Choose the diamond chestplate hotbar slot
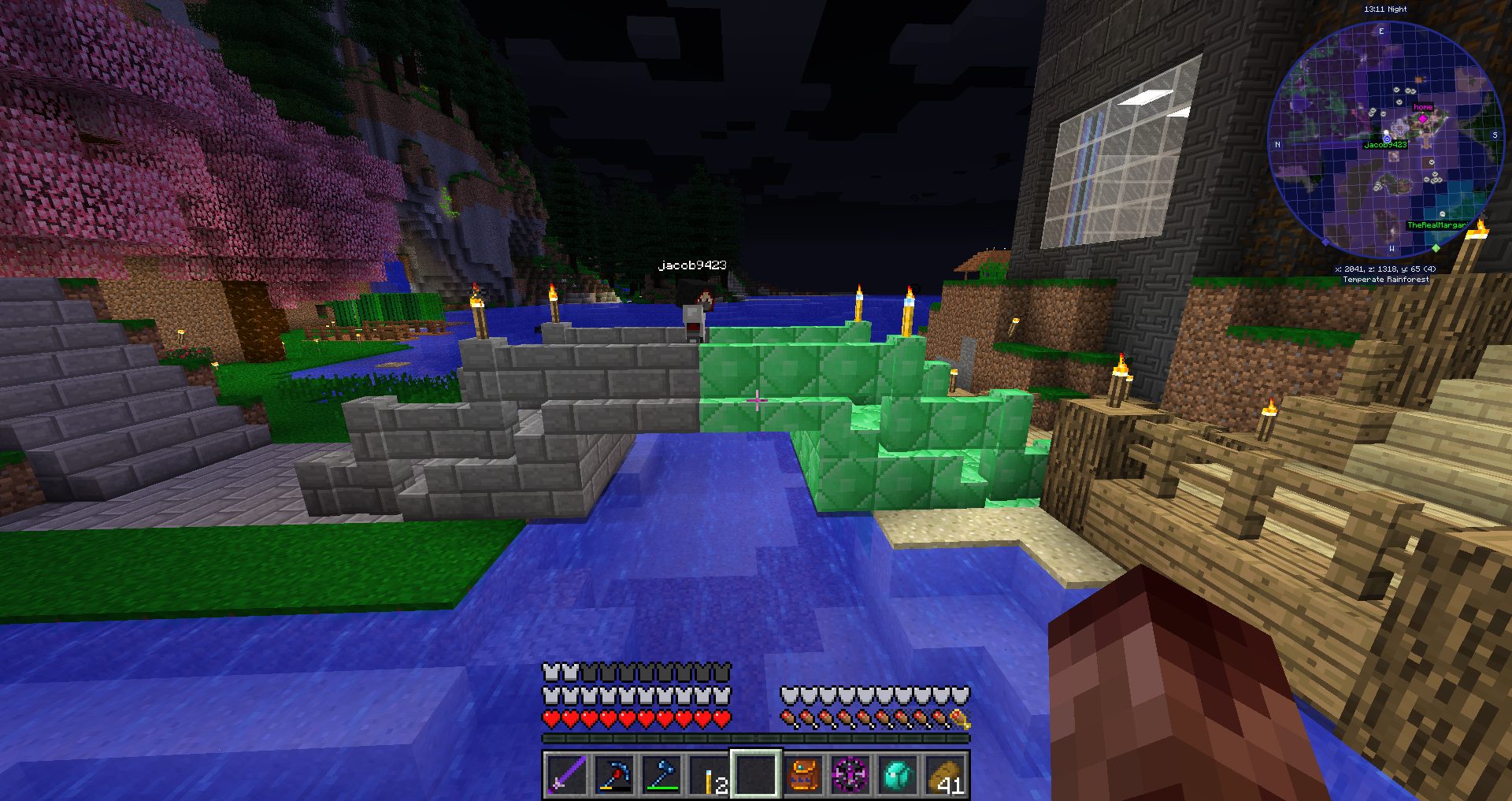 898,774
